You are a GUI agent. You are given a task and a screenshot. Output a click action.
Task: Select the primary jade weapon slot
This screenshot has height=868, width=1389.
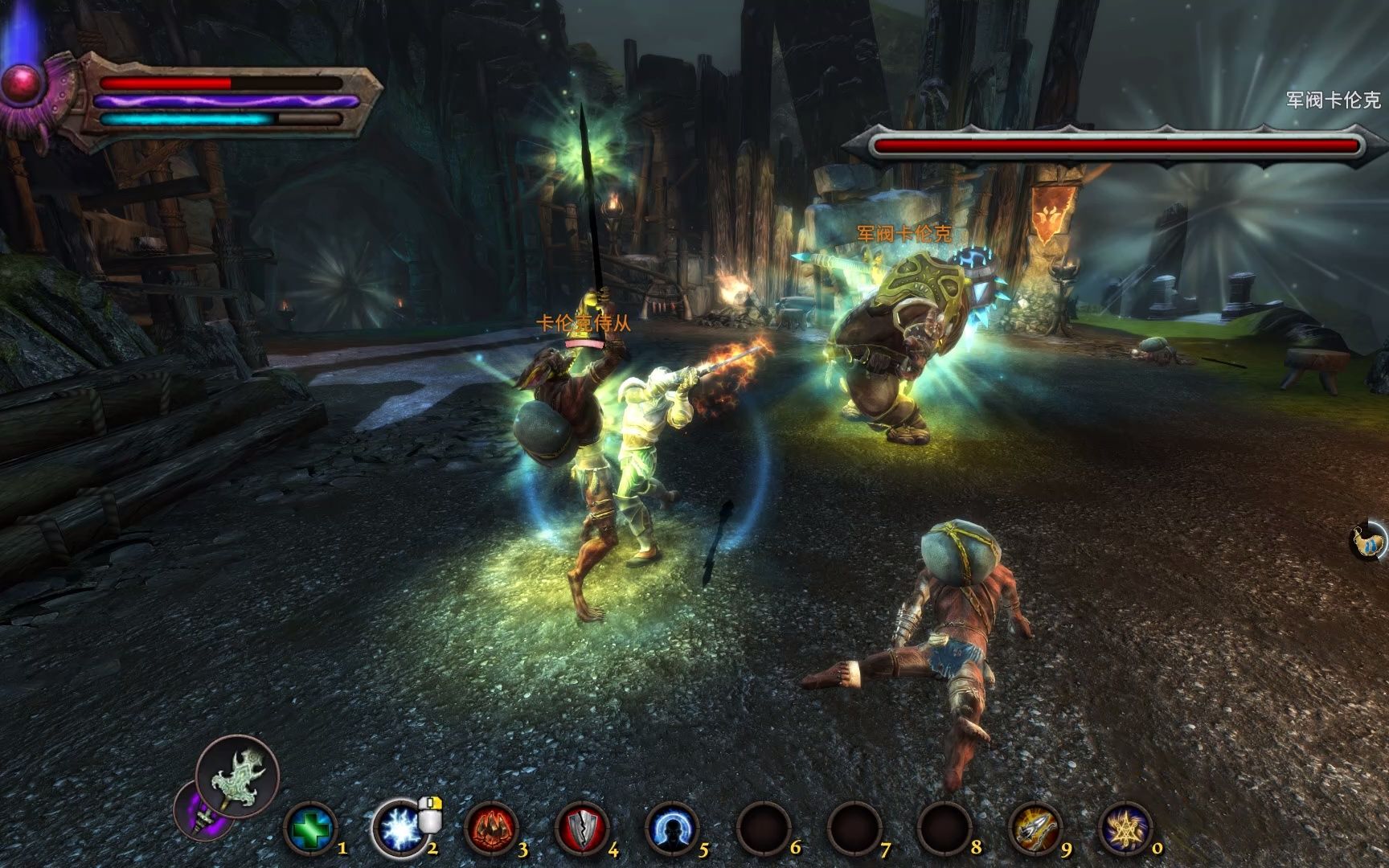tap(238, 776)
